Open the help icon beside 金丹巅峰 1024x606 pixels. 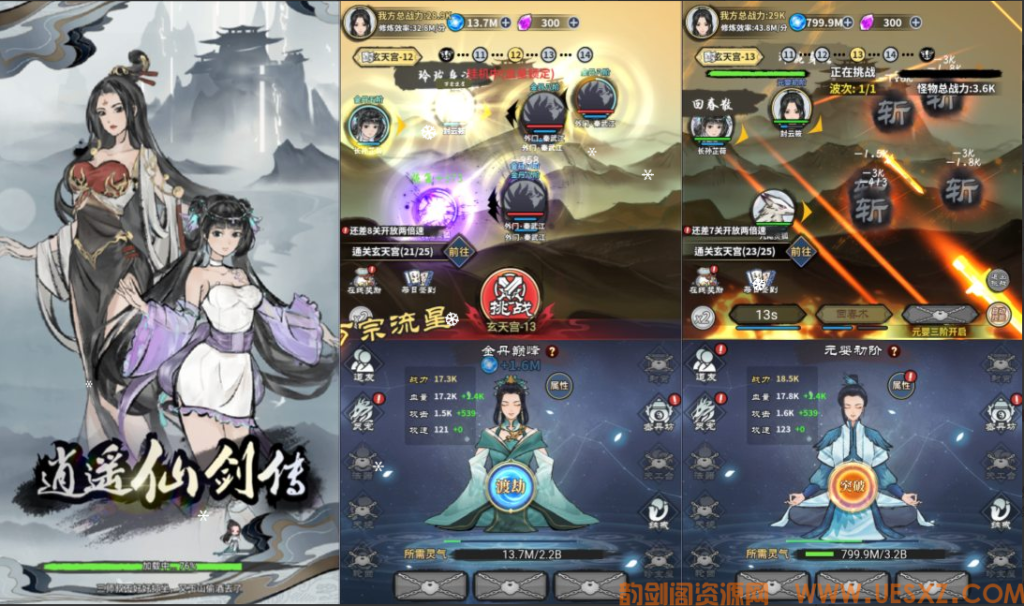[x=552, y=352]
